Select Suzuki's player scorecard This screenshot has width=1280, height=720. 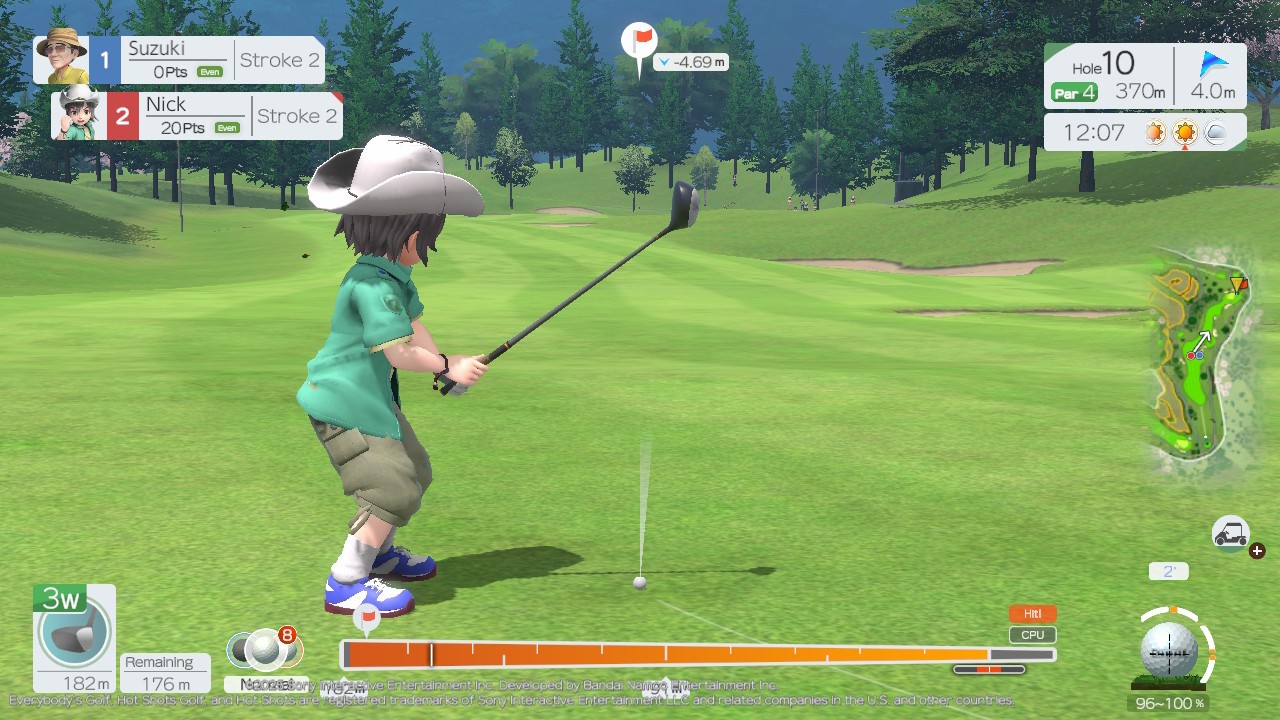tap(179, 60)
